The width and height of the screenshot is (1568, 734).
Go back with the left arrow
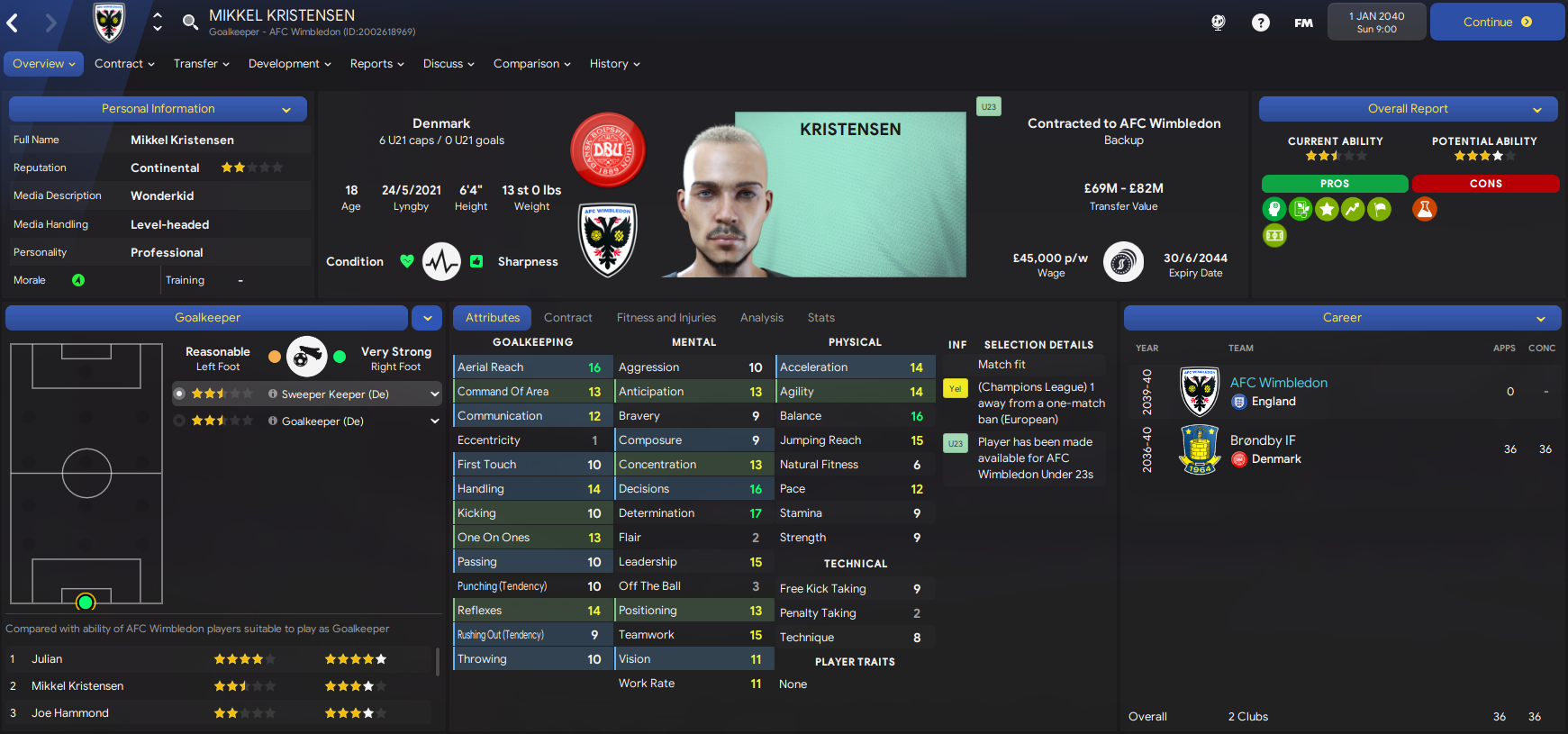[x=14, y=23]
